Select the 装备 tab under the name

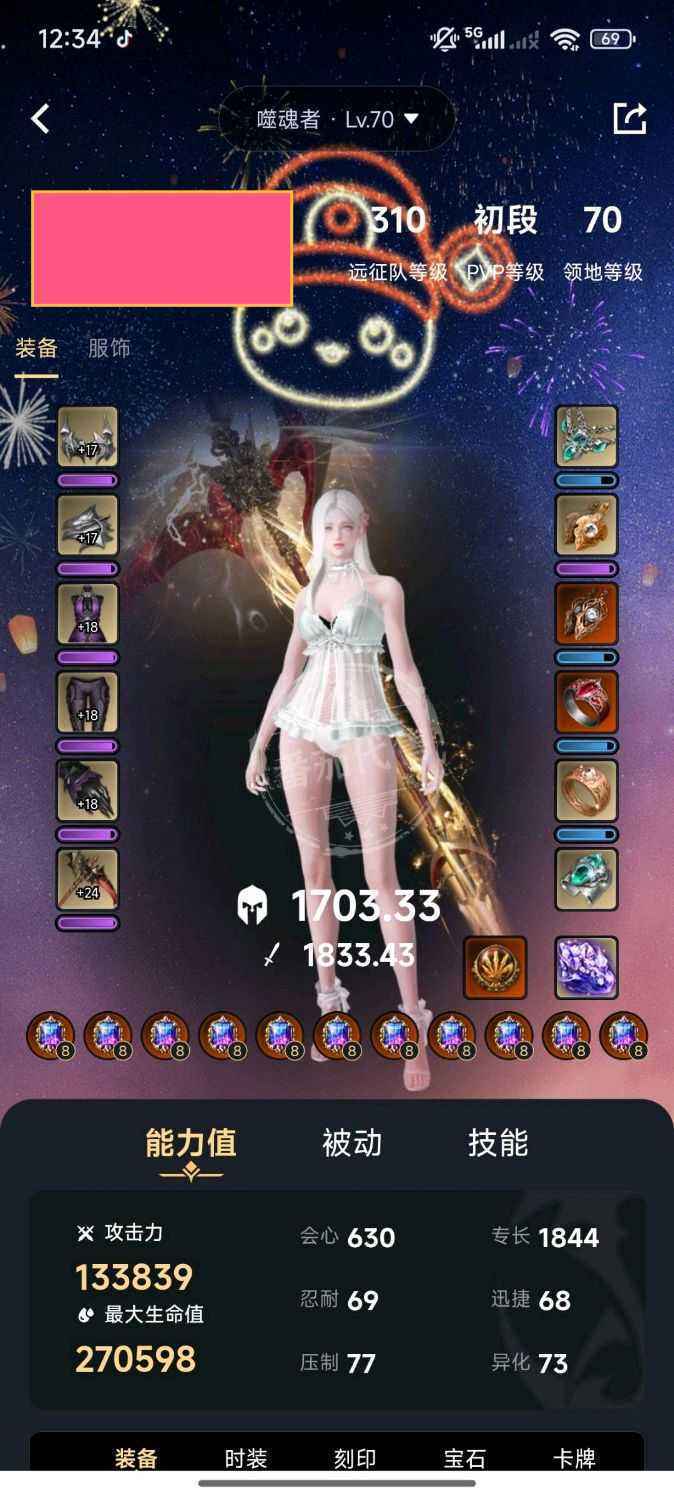click(x=37, y=348)
